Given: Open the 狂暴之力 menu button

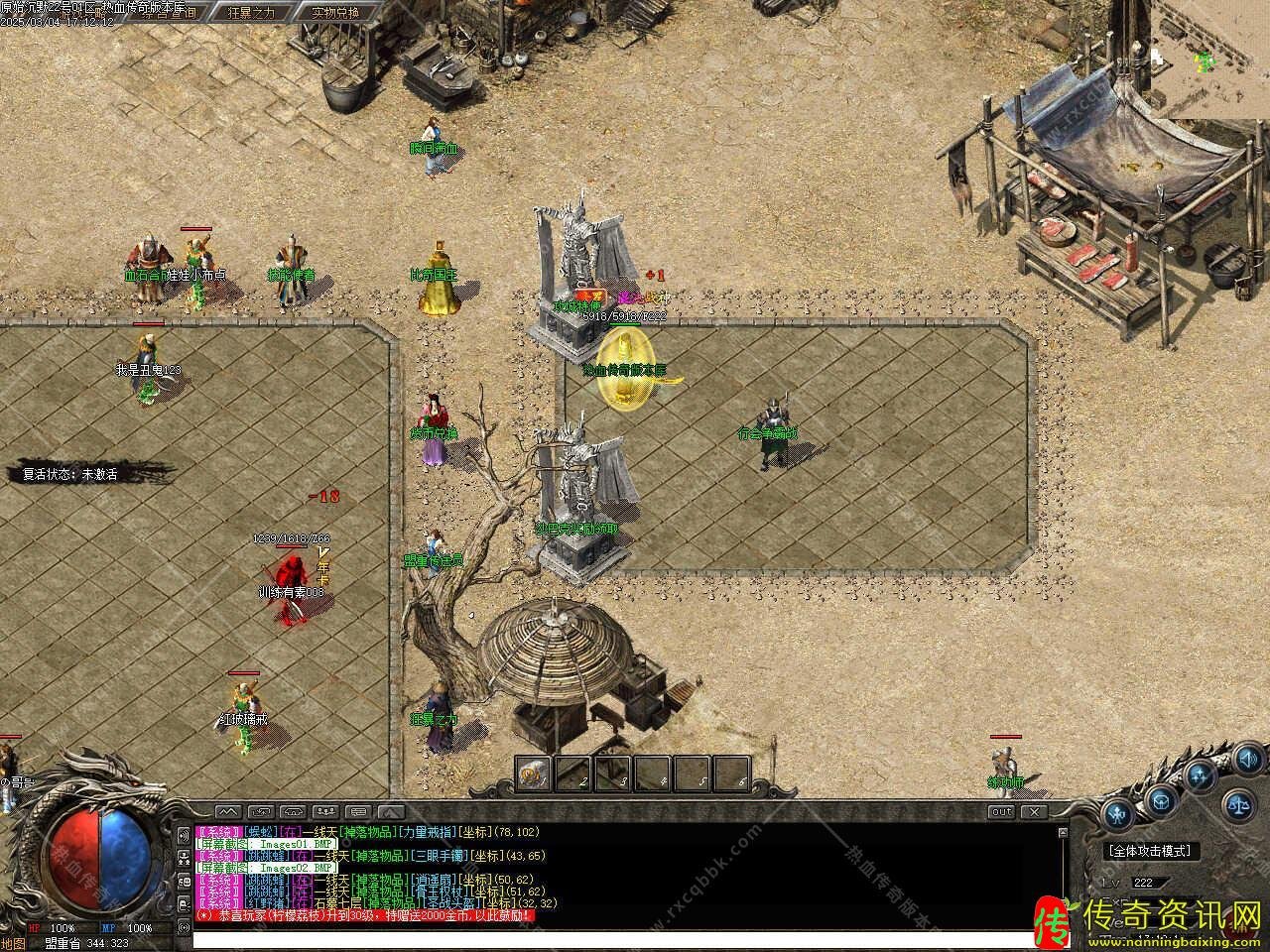Looking at the screenshot, I should 252,12.
